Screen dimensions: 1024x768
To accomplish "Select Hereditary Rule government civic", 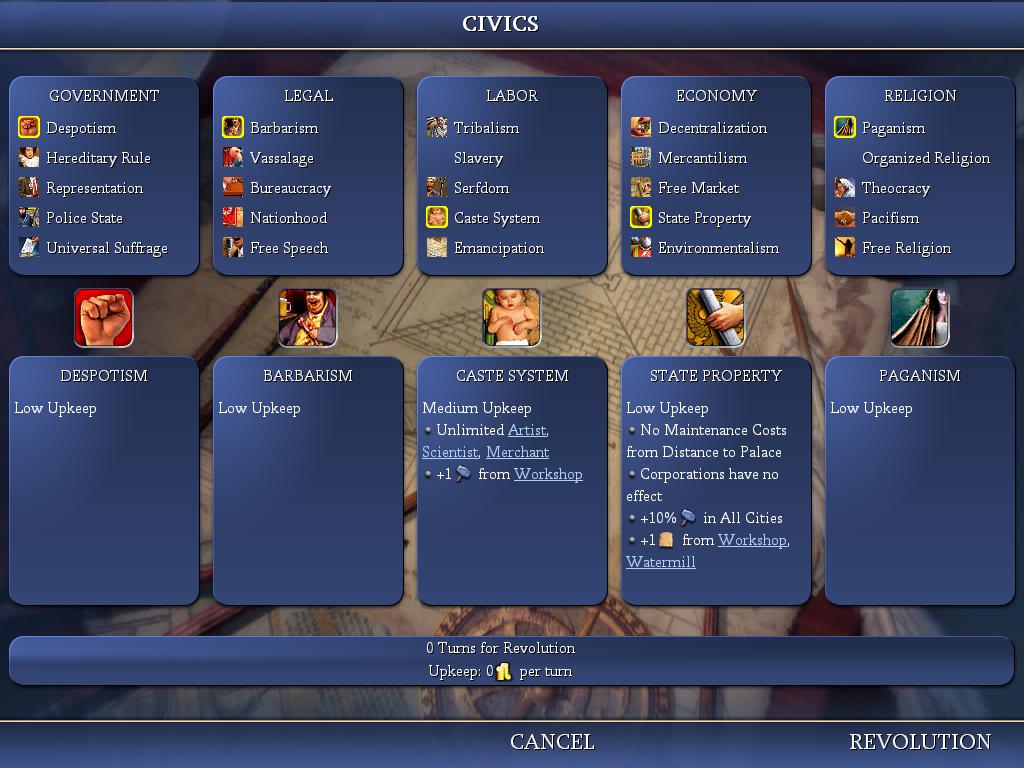I will [98, 158].
